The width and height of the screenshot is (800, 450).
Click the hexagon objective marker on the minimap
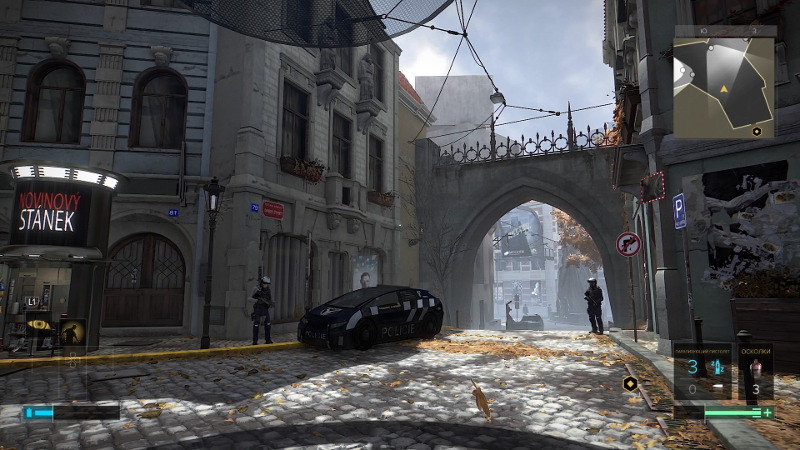tap(757, 131)
